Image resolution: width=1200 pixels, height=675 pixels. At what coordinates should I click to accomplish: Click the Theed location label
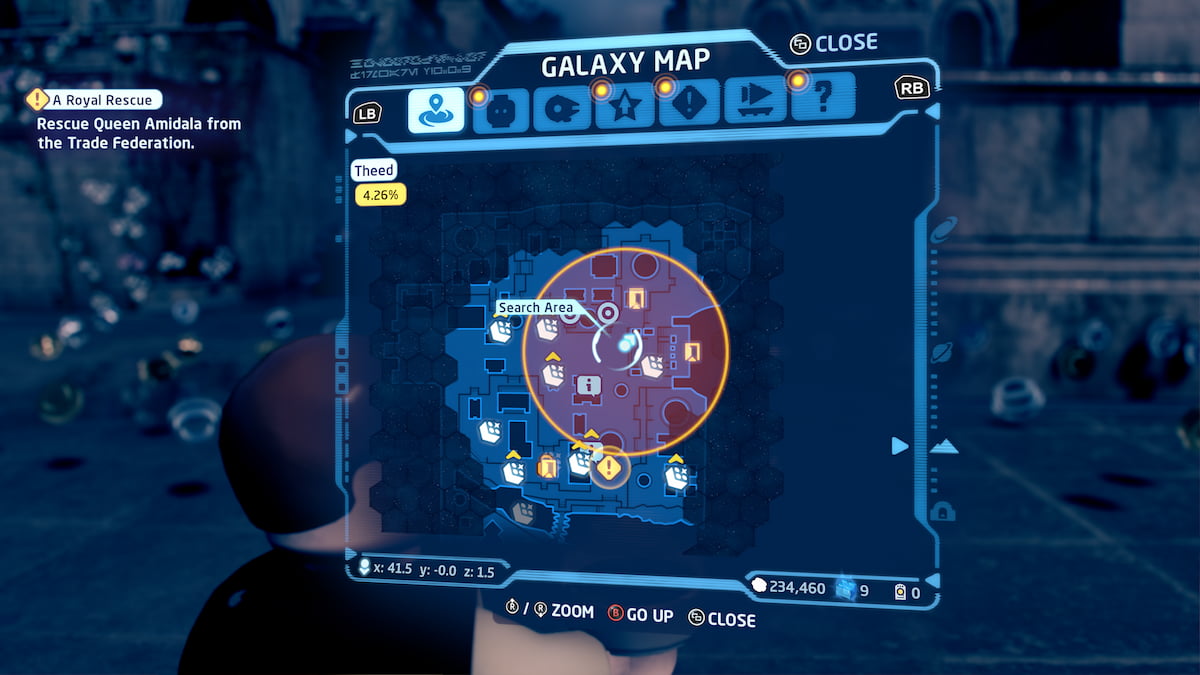(x=374, y=171)
